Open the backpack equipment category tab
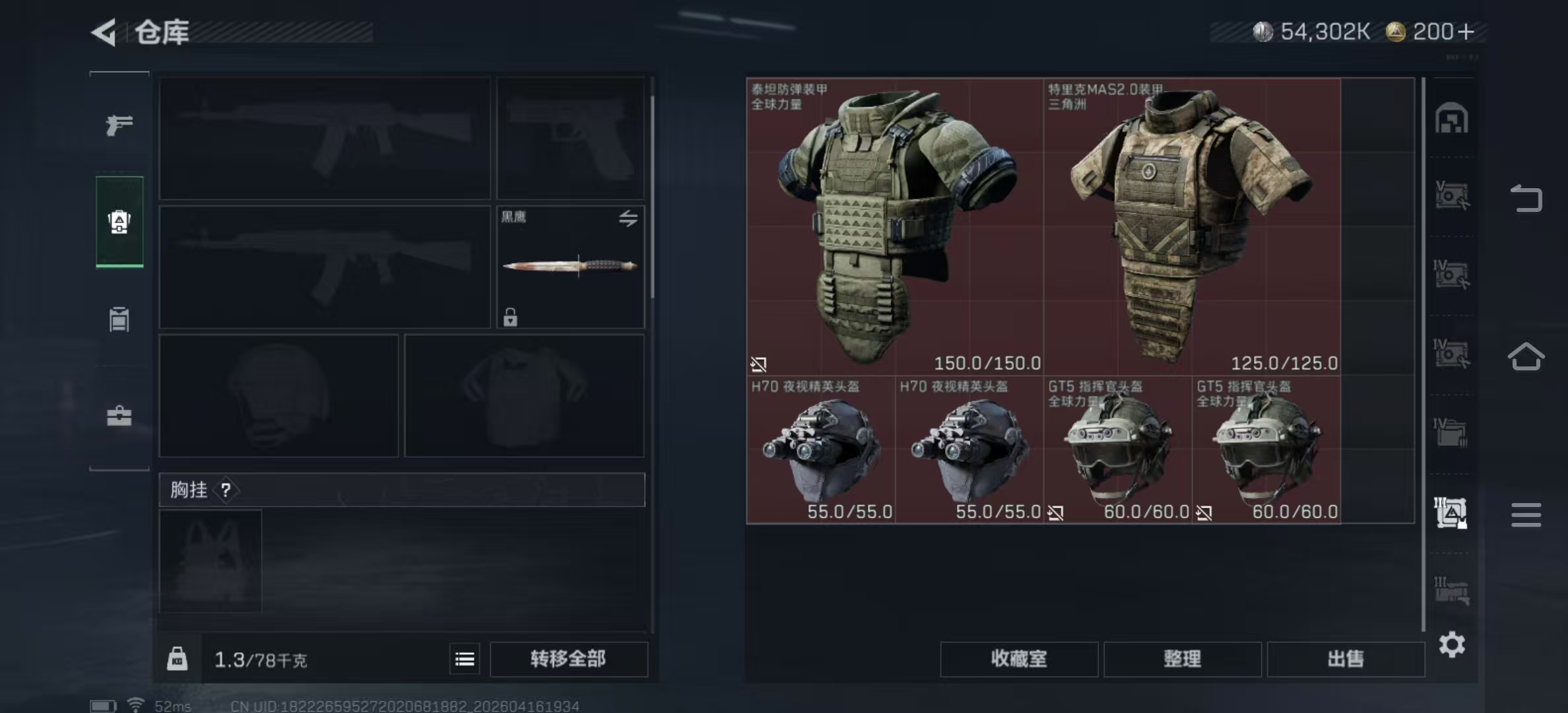 [x=119, y=222]
